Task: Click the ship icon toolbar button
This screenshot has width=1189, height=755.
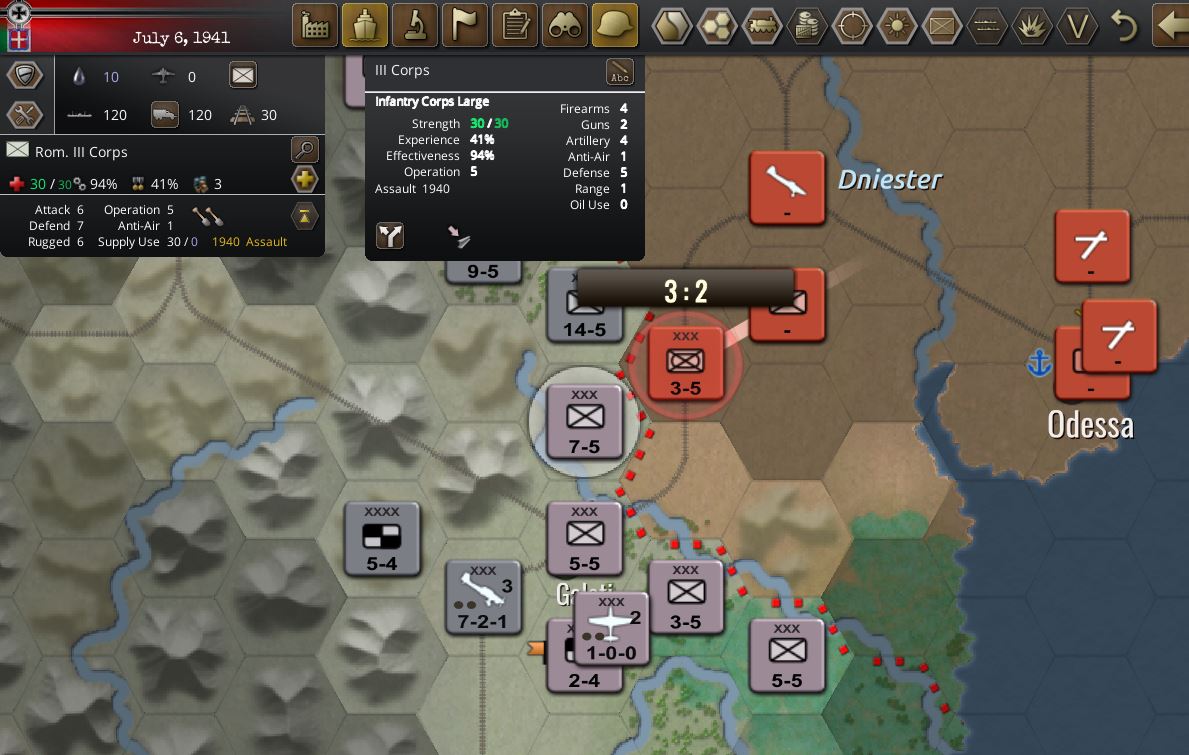Action: point(365,25)
